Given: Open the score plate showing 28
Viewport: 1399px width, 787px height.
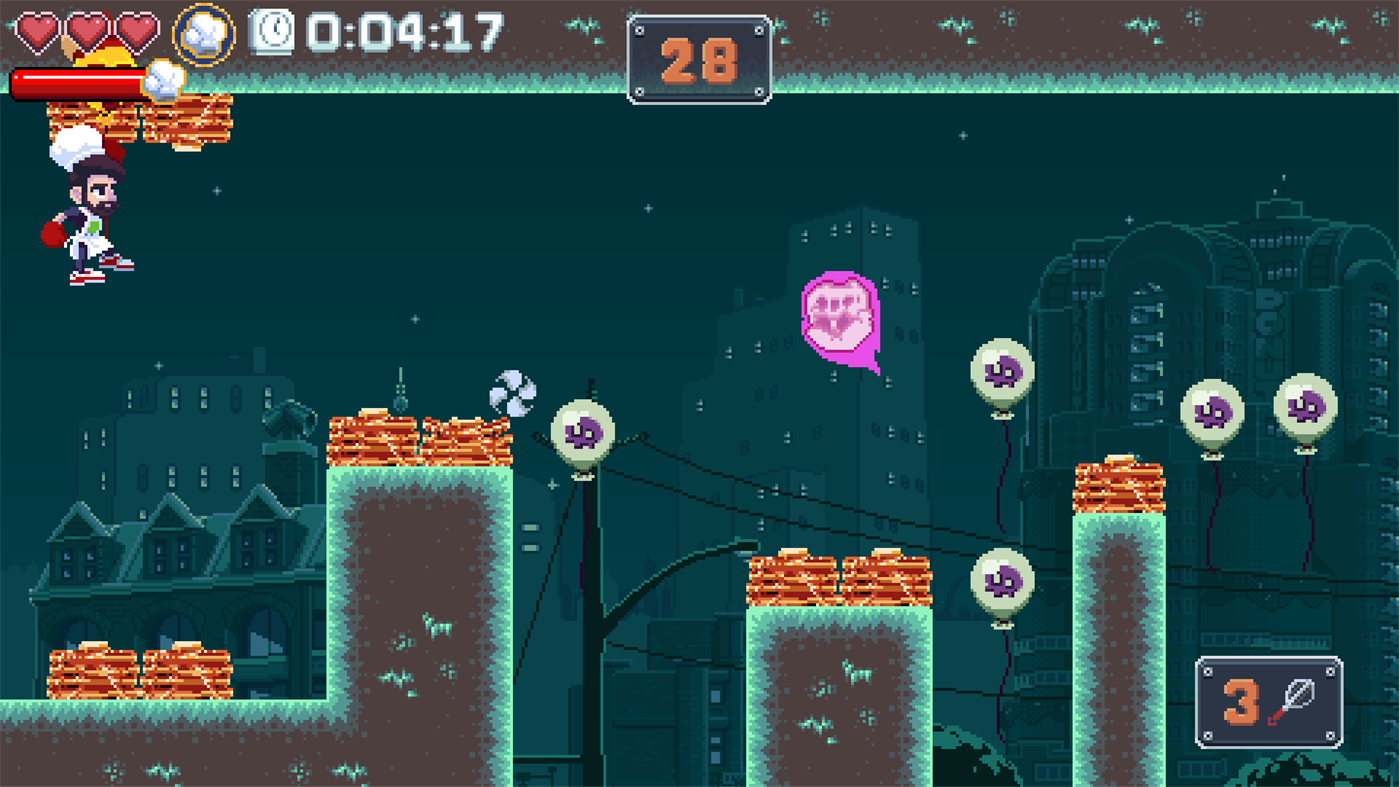Looking at the screenshot, I should point(700,57).
